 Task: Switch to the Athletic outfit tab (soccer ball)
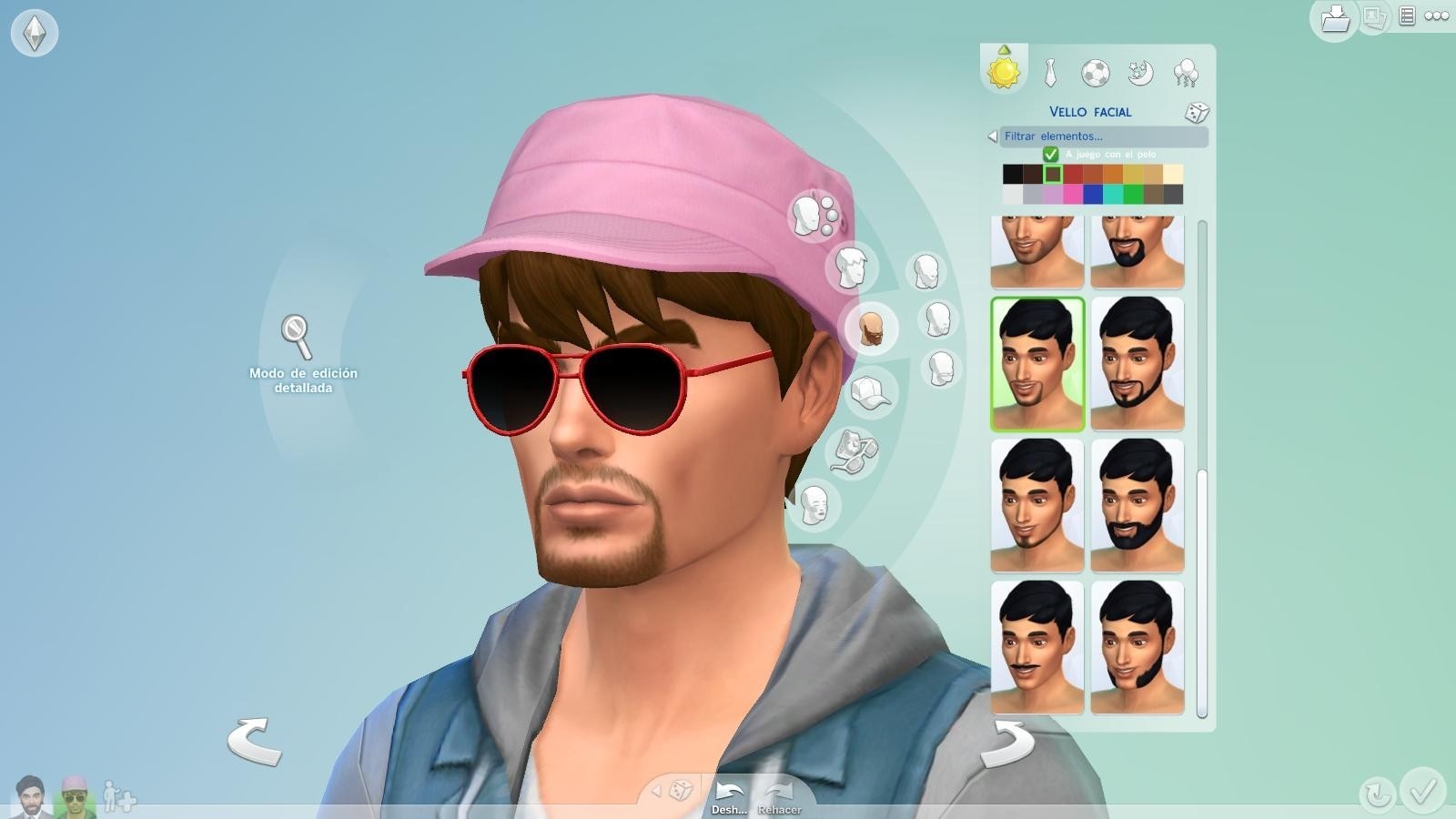point(1095,73)
